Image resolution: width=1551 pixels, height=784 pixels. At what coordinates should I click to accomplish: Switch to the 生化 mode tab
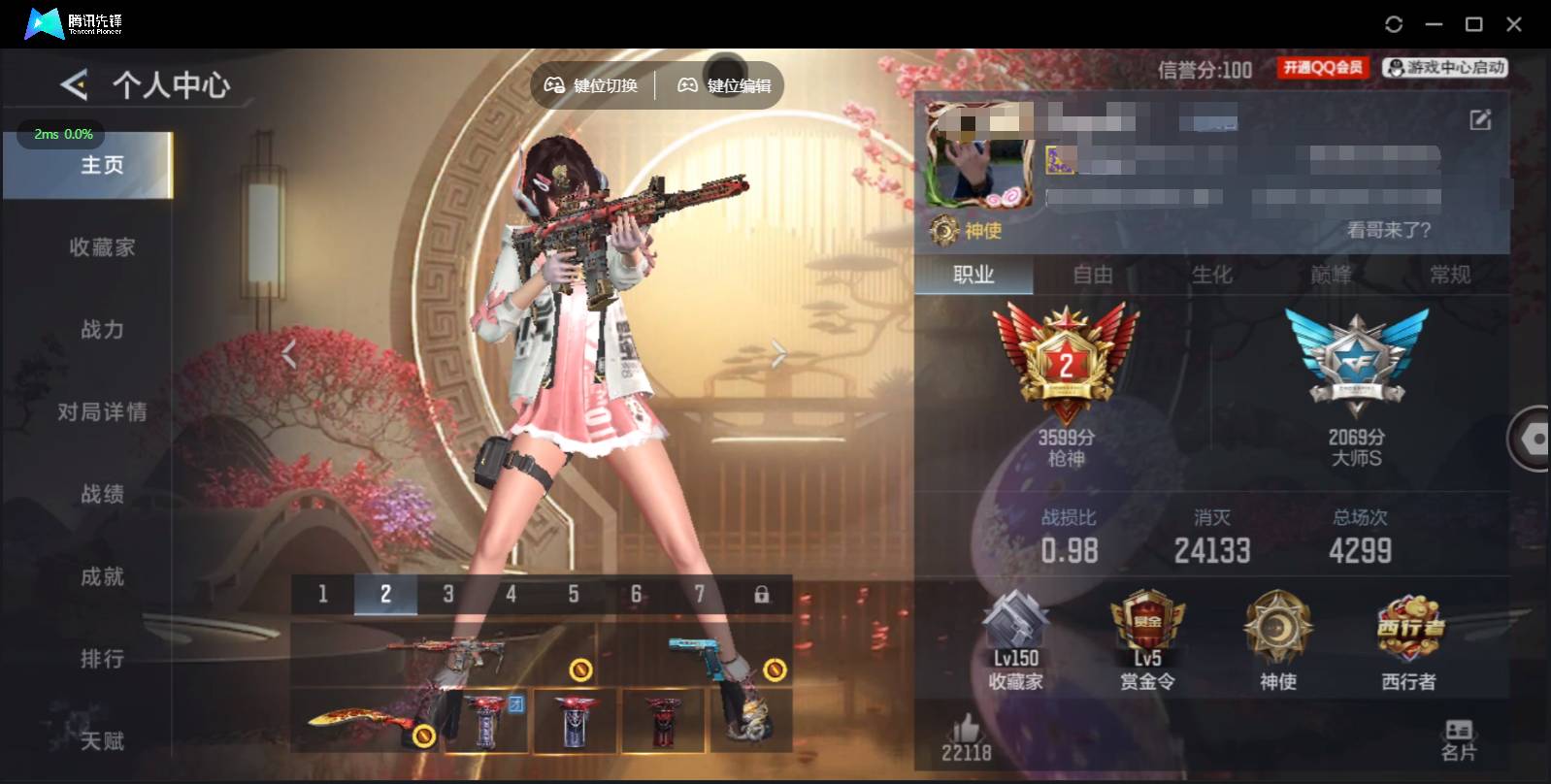[x=1214, y=276]
